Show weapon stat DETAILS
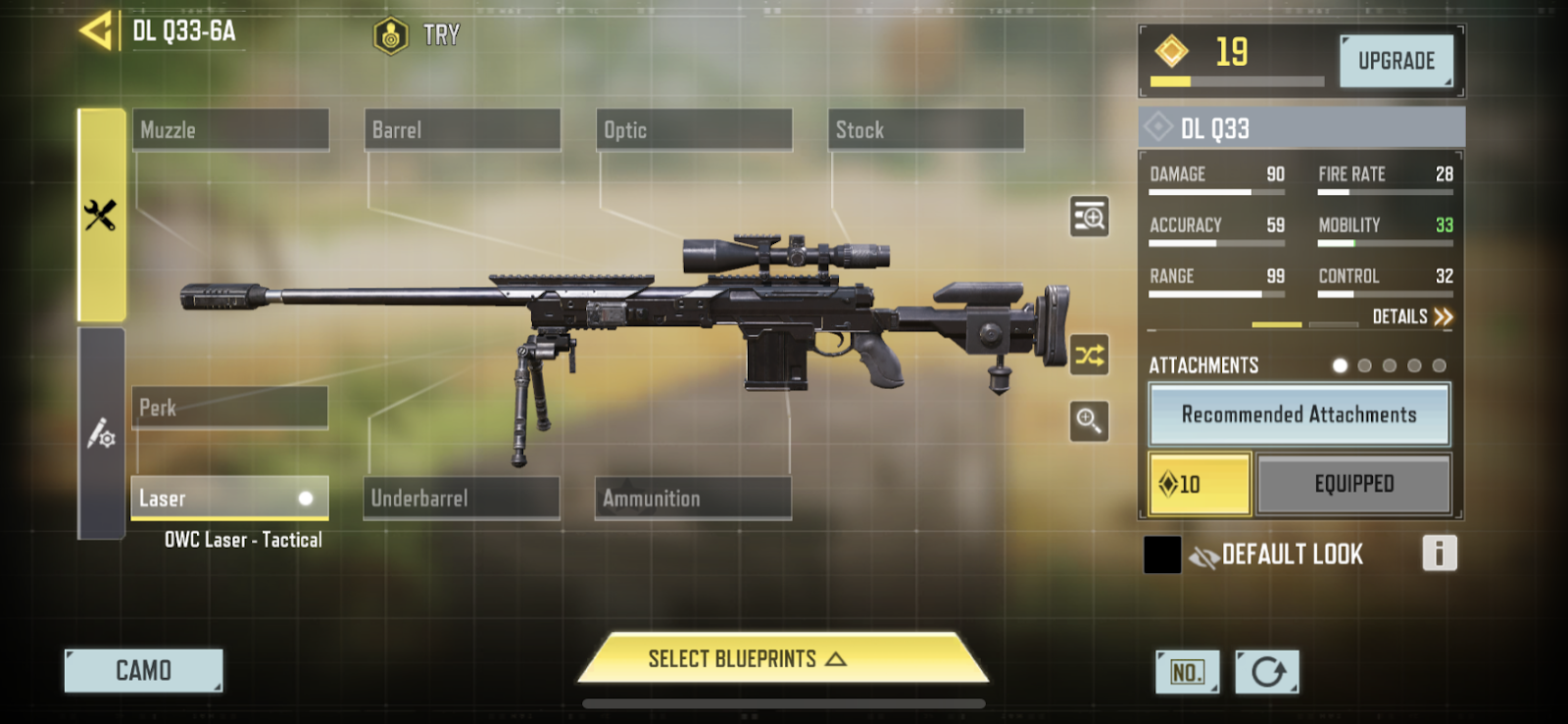 1411,316
